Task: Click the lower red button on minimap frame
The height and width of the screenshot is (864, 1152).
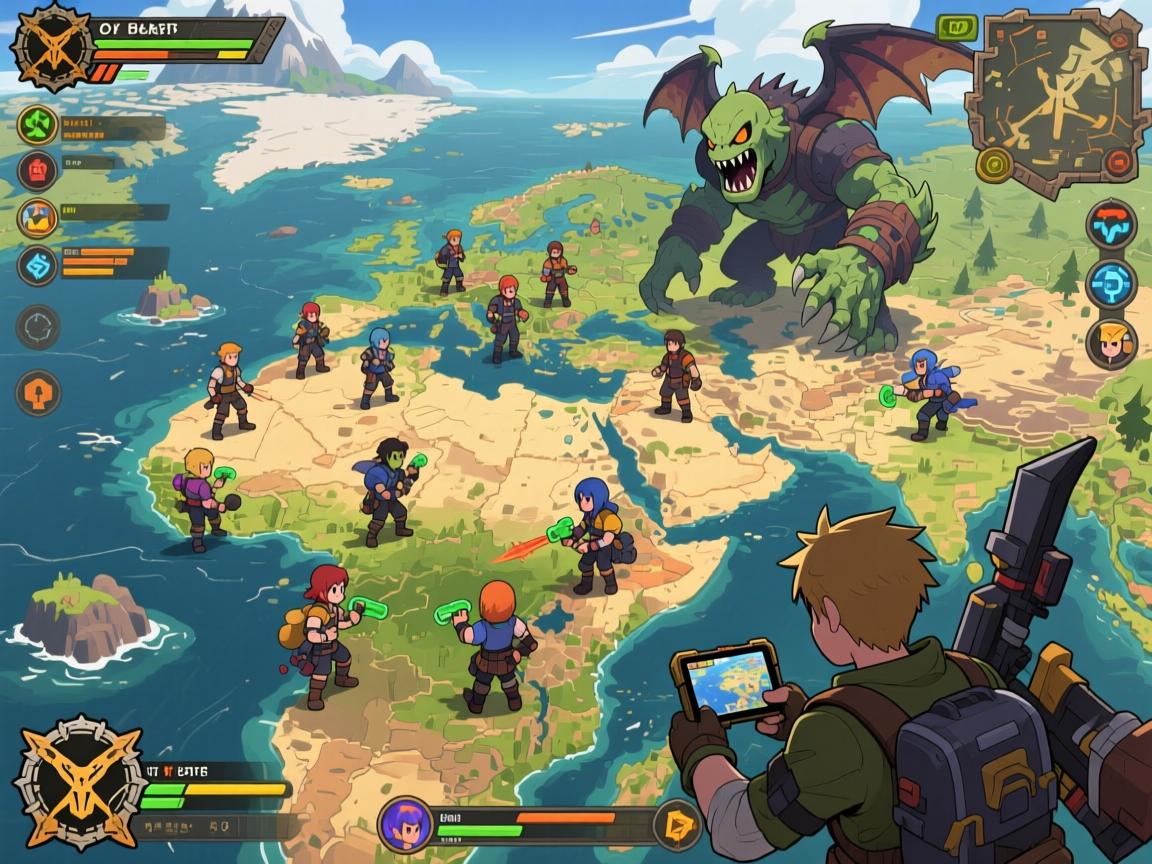Action: click(x=1116, y=162)
